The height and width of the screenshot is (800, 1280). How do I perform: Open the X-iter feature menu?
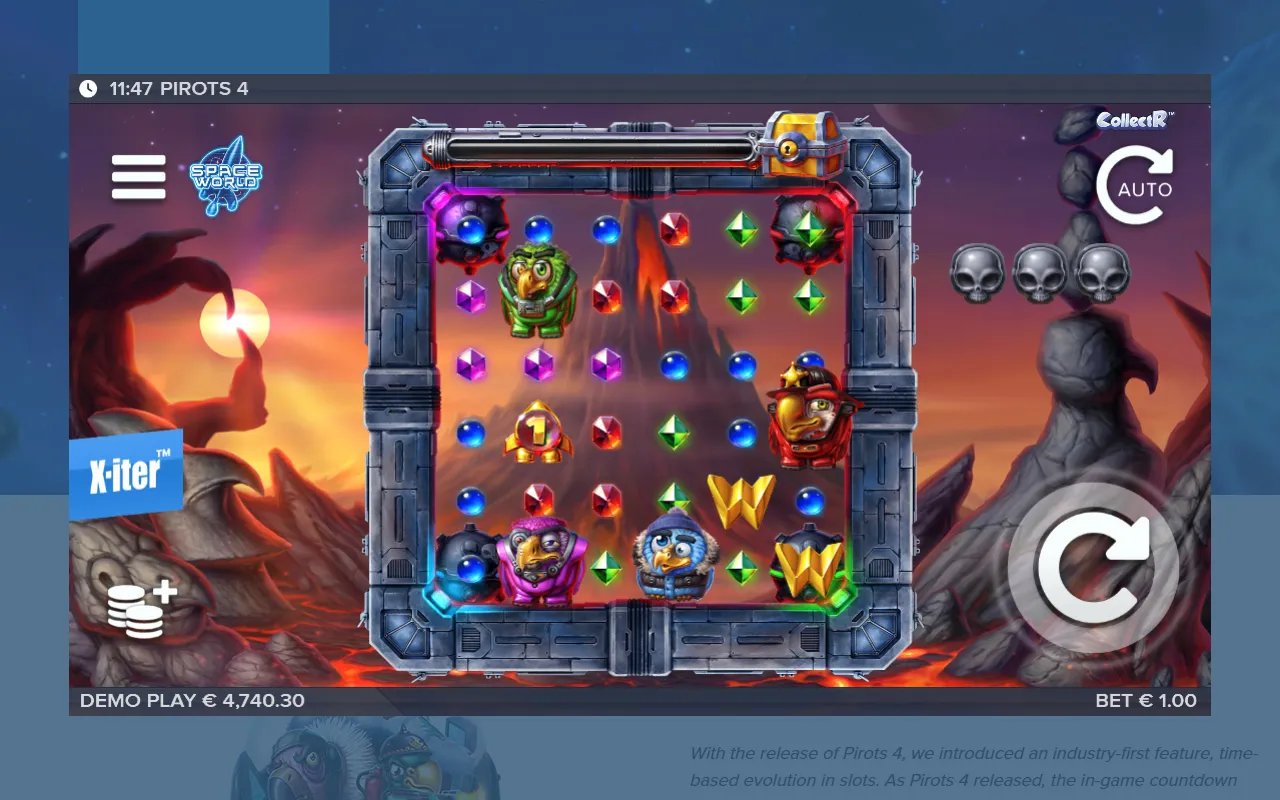[126, 475]
